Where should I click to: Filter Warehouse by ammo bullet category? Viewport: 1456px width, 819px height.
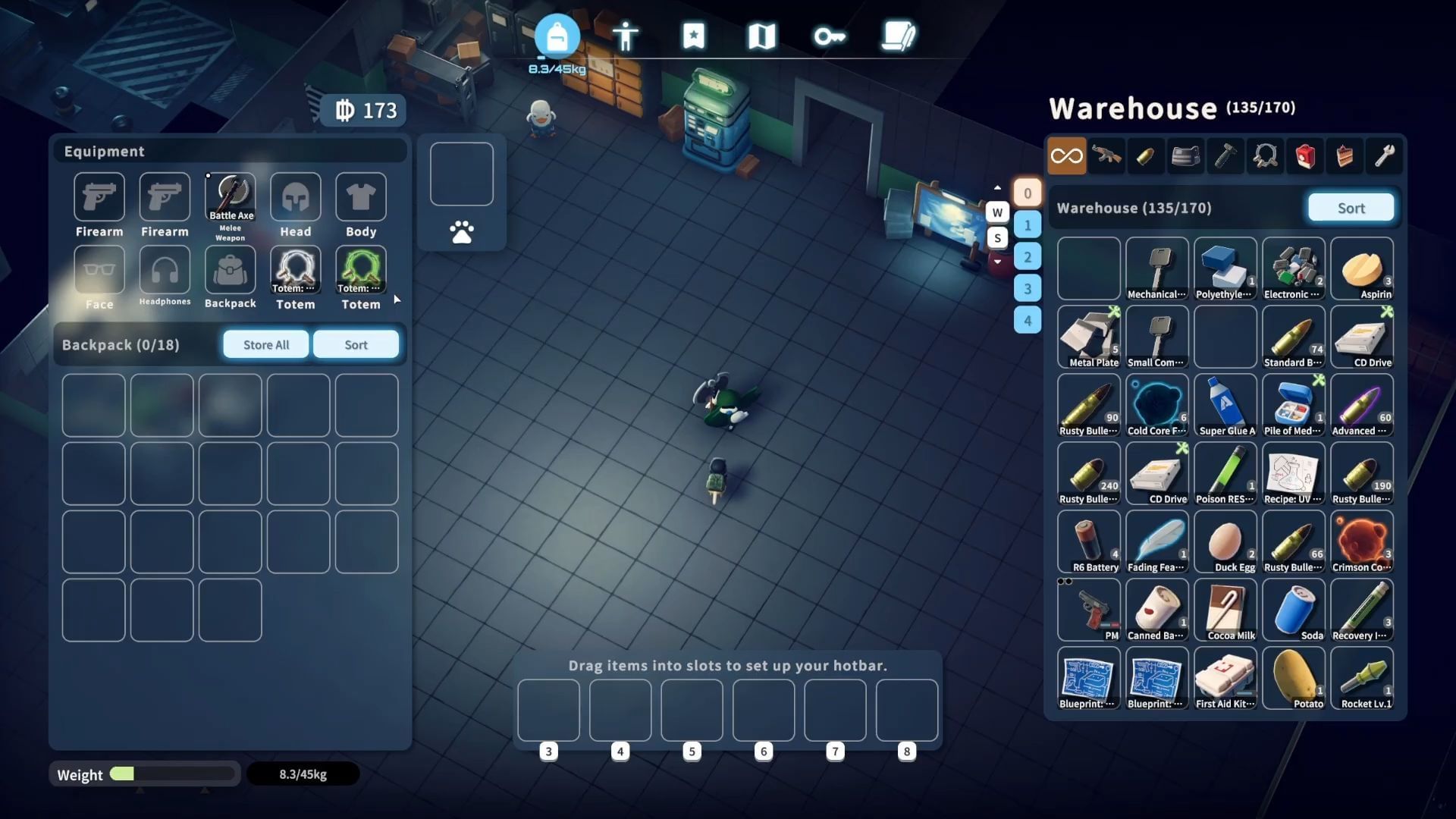coord(1146,156)
